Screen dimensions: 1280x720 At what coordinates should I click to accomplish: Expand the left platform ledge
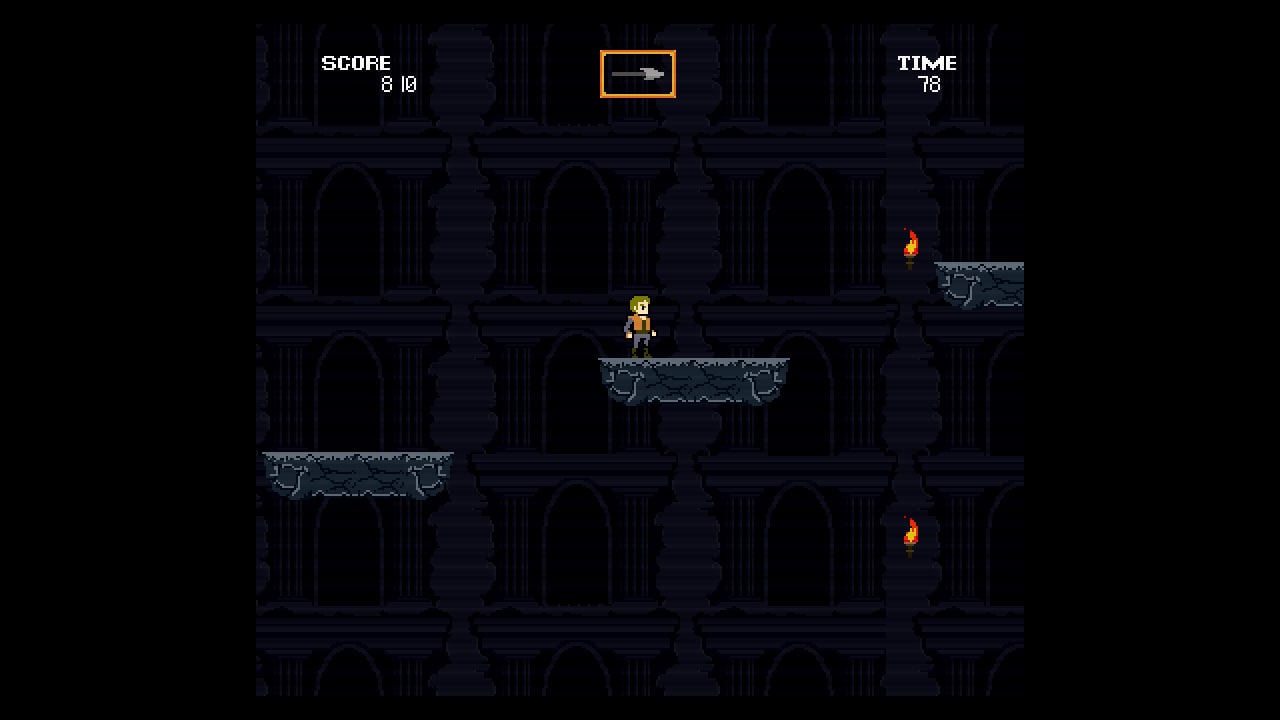click(357, 472)
